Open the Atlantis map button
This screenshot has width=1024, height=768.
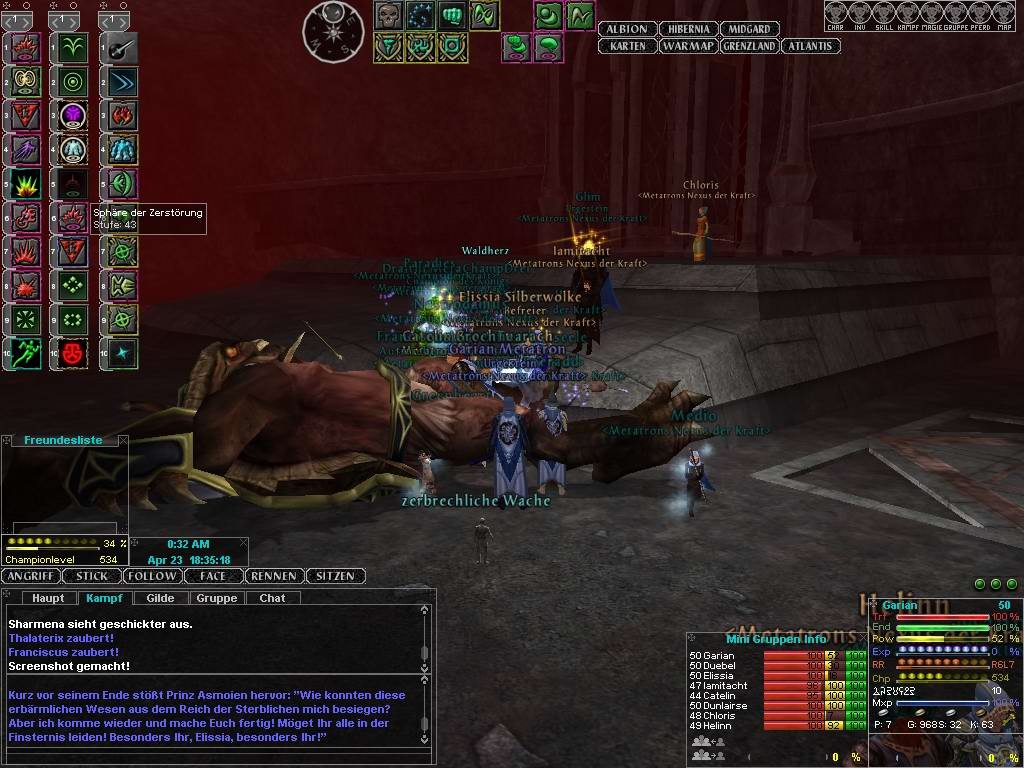pos(810,46)
